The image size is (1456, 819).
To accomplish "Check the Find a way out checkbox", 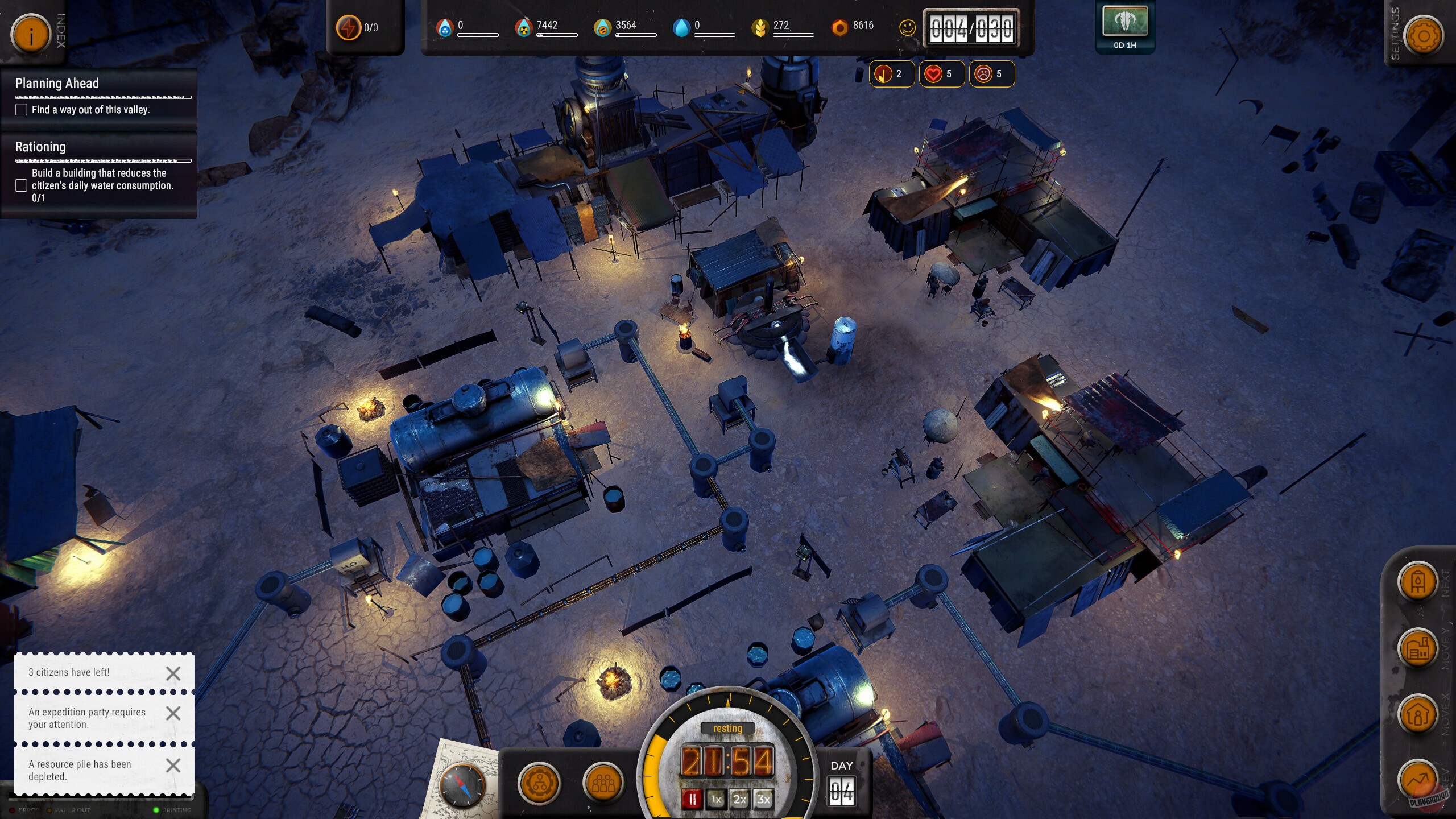I will point(21,110).
